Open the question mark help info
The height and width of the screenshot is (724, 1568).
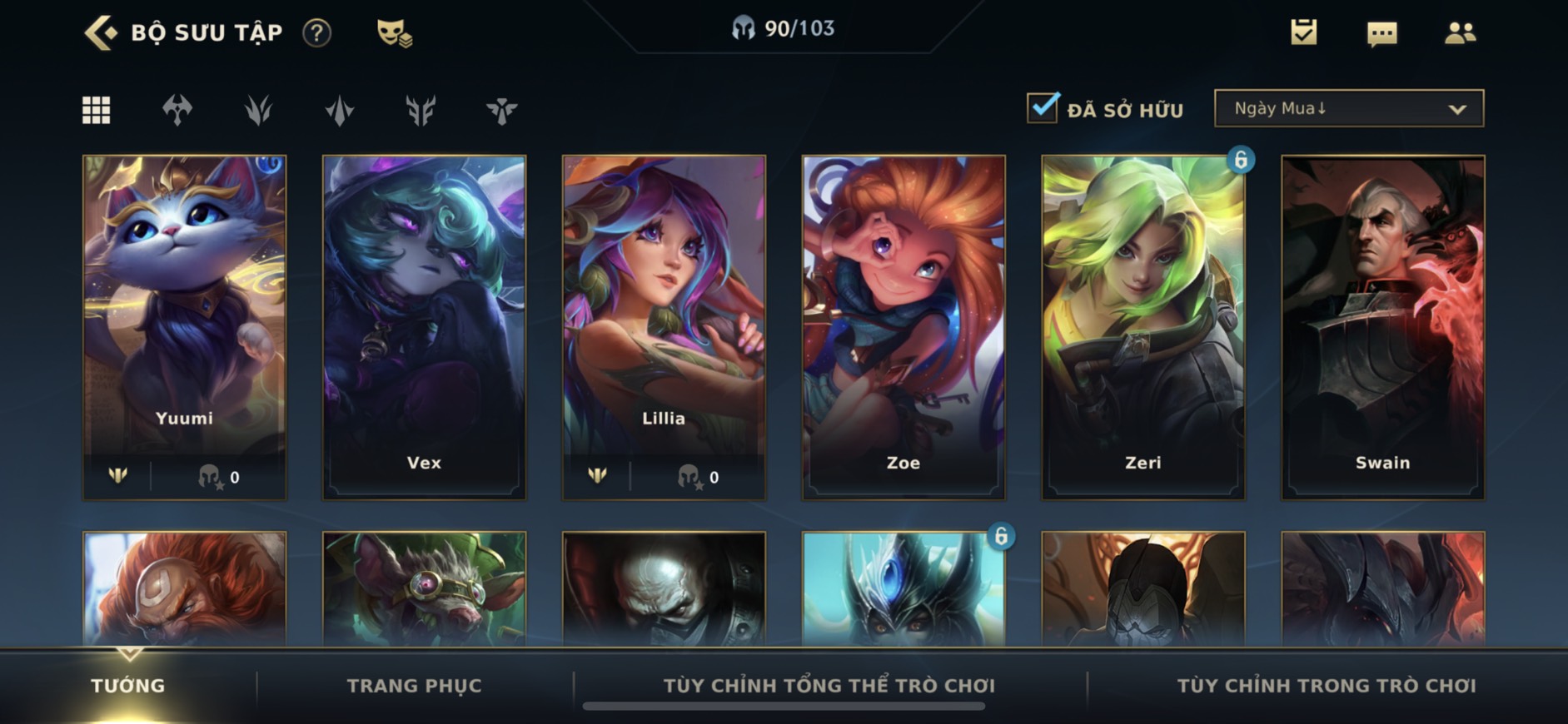point(316,33)
